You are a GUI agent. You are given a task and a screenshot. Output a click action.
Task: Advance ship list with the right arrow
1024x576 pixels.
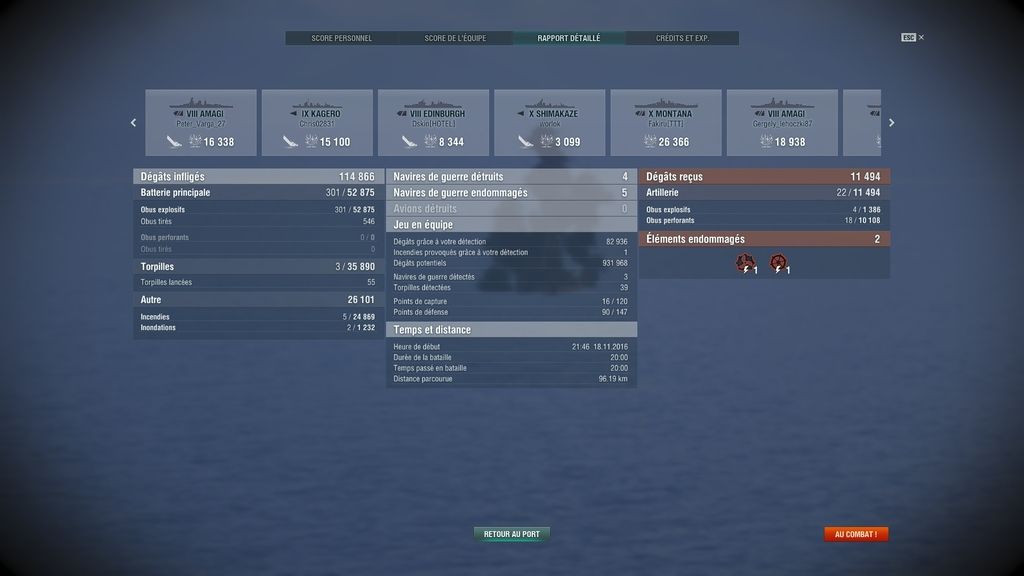click(892, 123)
